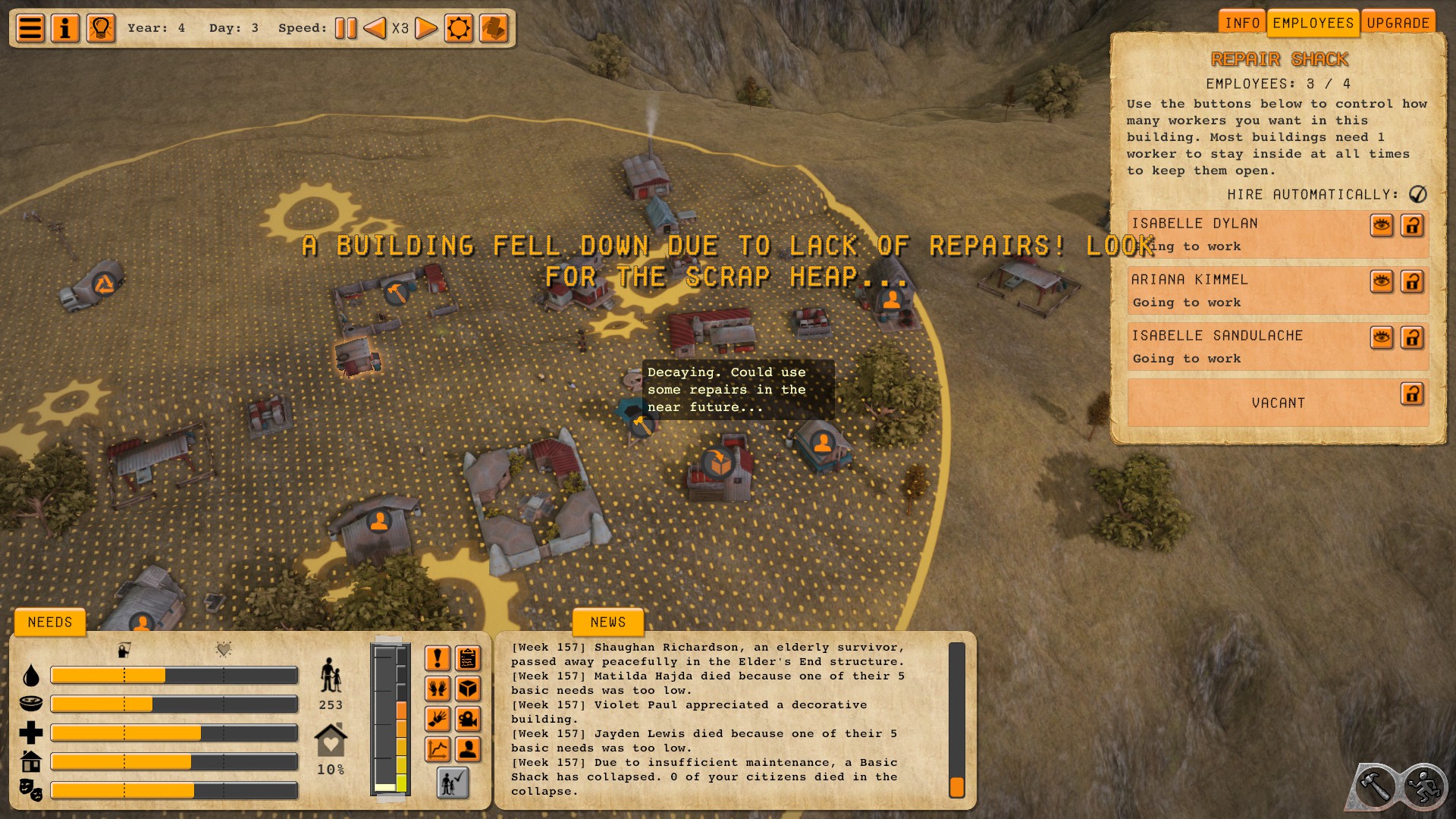This screenshot has width=1456, height=819.
Task: Open the exclamation mark alerts button
Action: (438, 658)
